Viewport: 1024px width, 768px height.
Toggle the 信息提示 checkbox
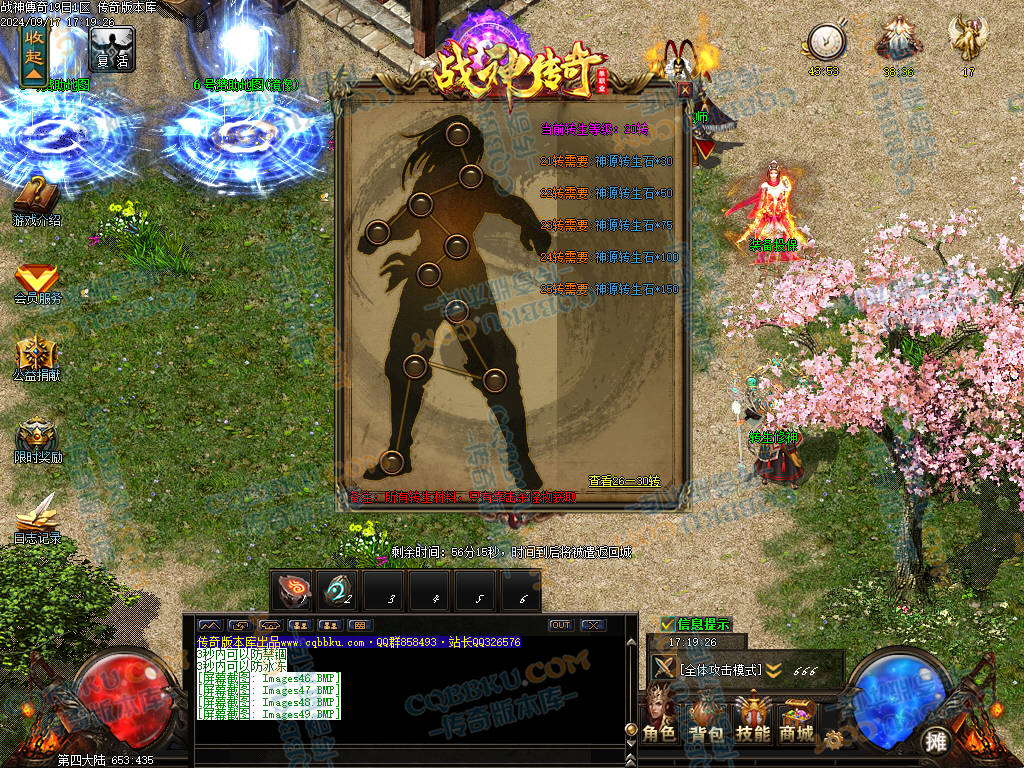click(668, 624)
